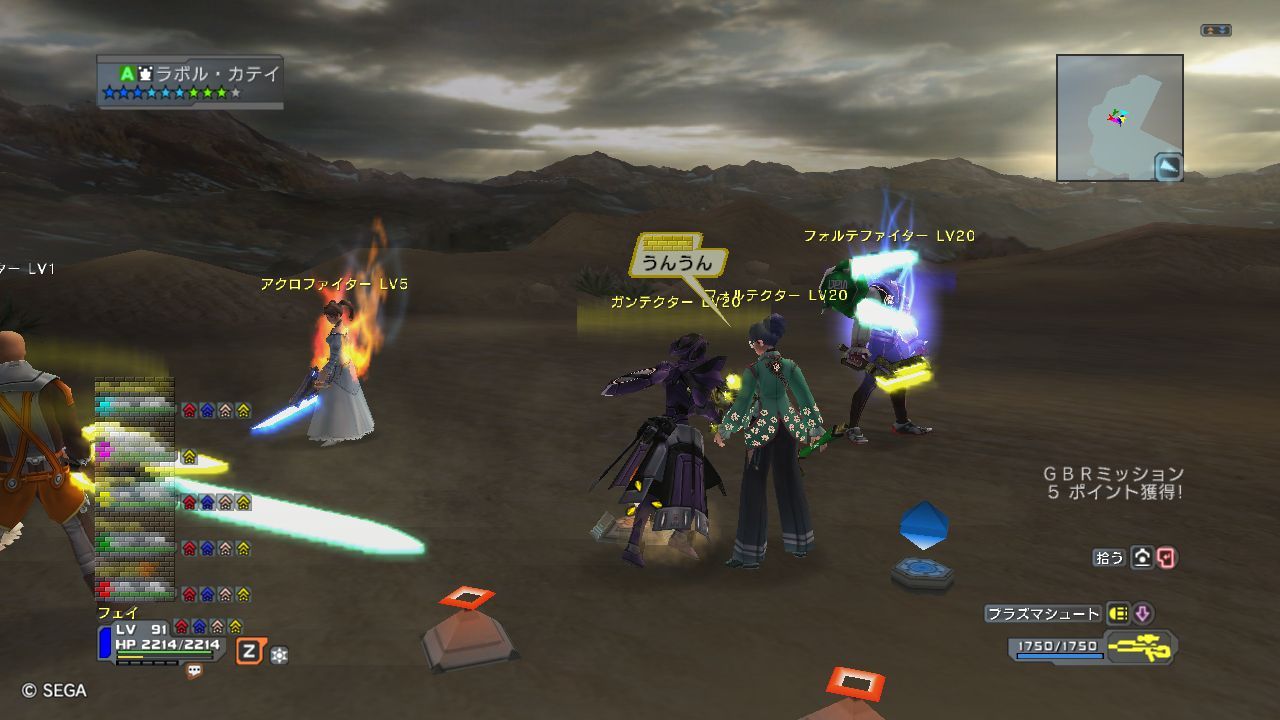Select the snowflake status icon
1280x720 pixels.
click(x=279, y=655)
